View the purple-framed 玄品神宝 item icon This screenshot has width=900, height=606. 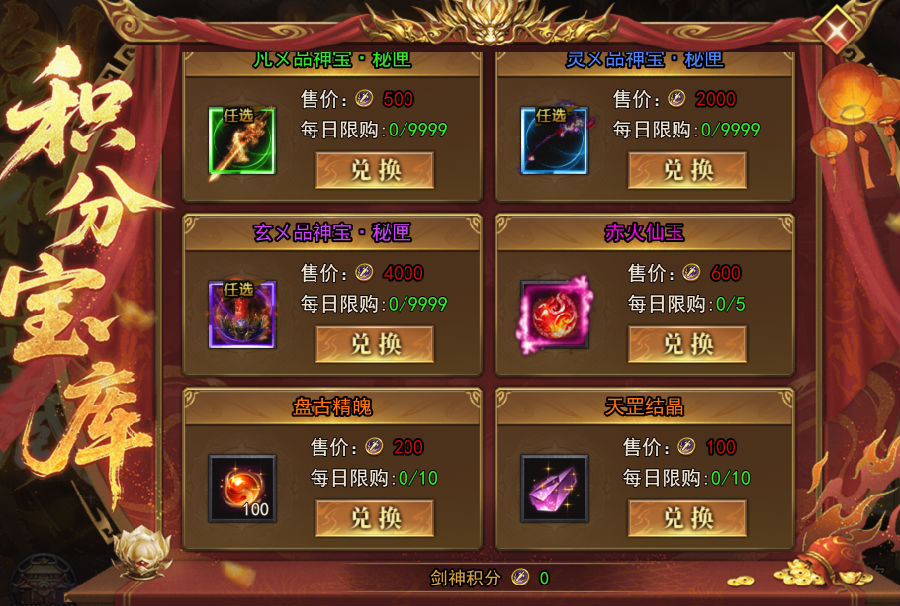click(x=242, y=315)
